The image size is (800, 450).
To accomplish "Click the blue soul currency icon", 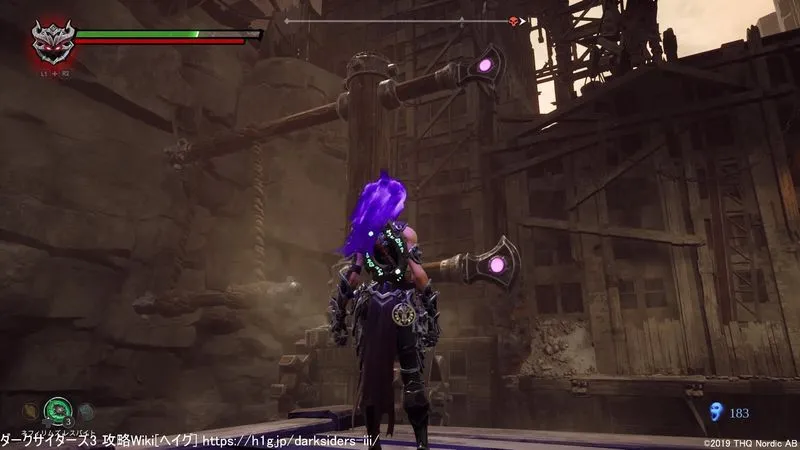I will coord(714,411).
